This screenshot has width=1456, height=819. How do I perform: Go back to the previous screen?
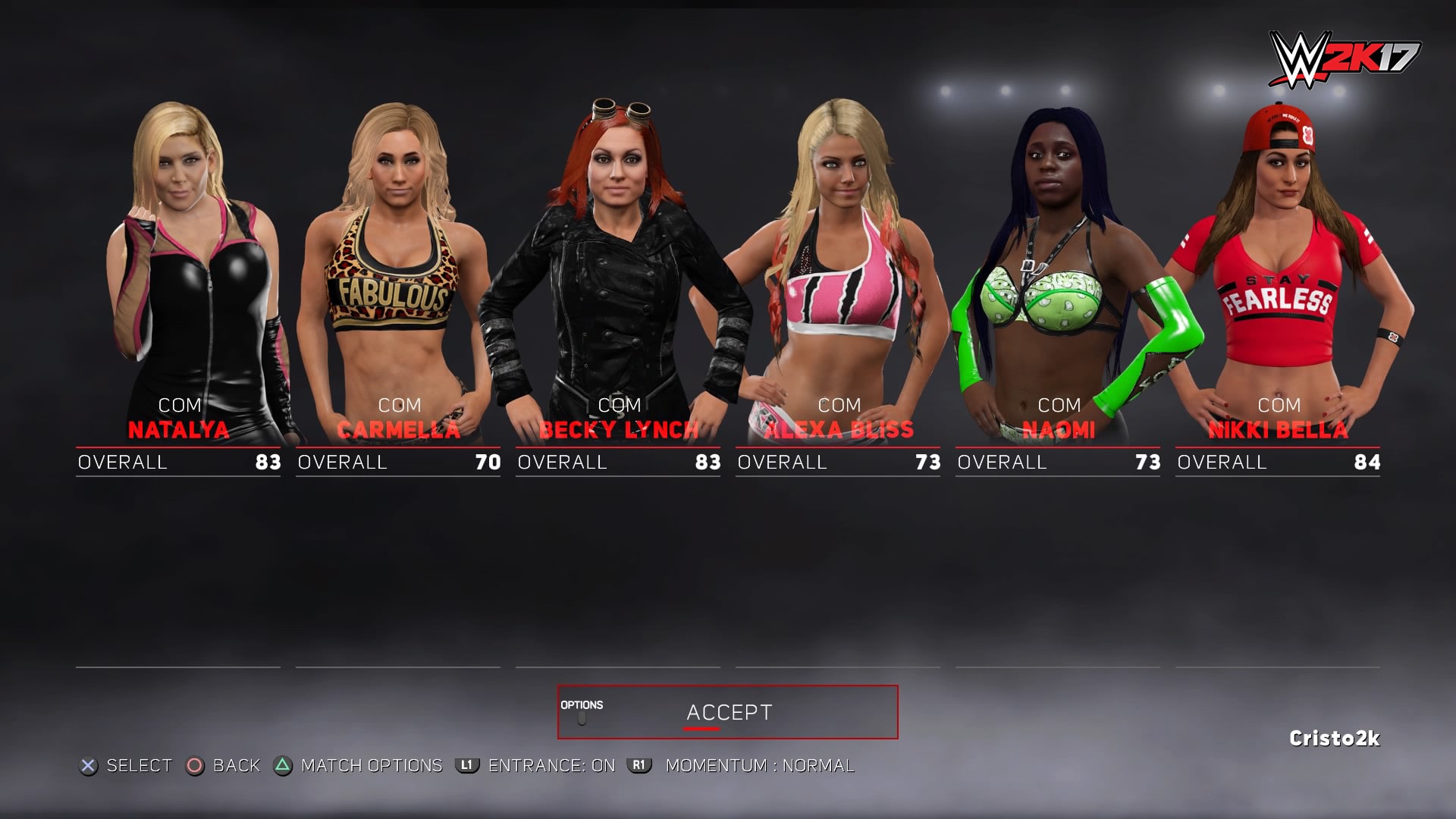224,766
